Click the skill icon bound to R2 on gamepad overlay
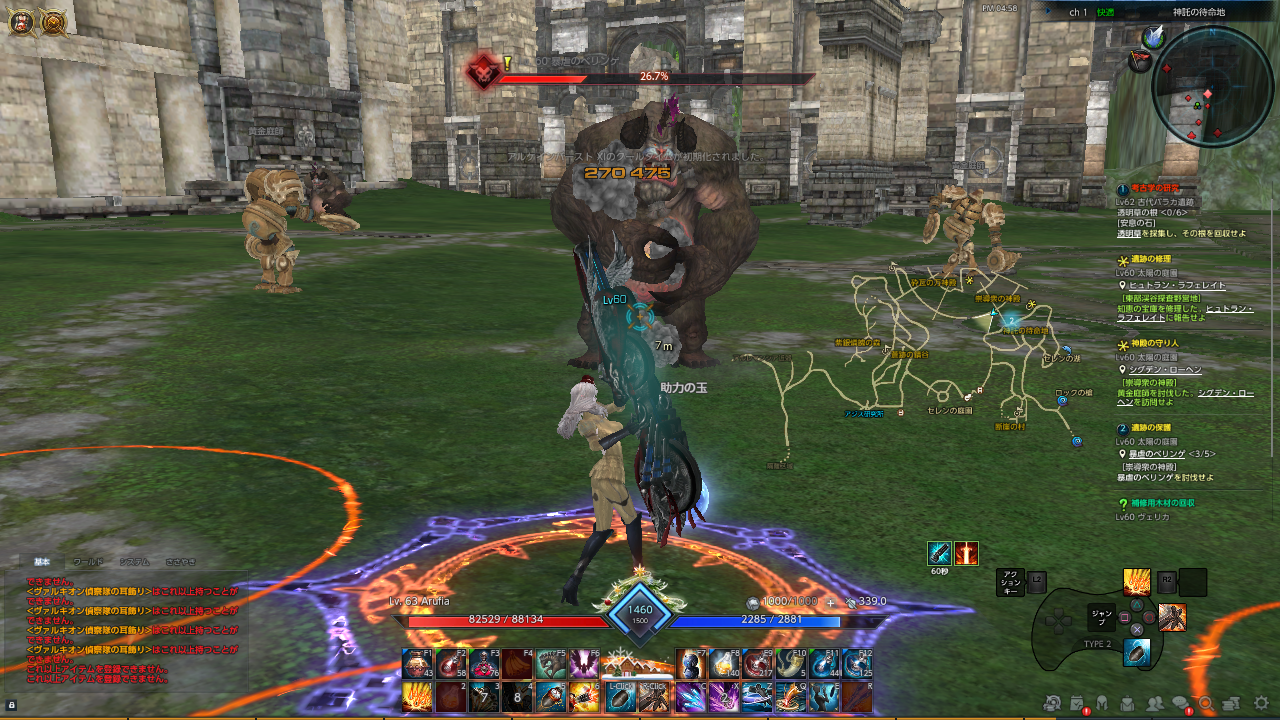Image resolution: width=1280 pixels, height=720 pixels. point(1193,582)
